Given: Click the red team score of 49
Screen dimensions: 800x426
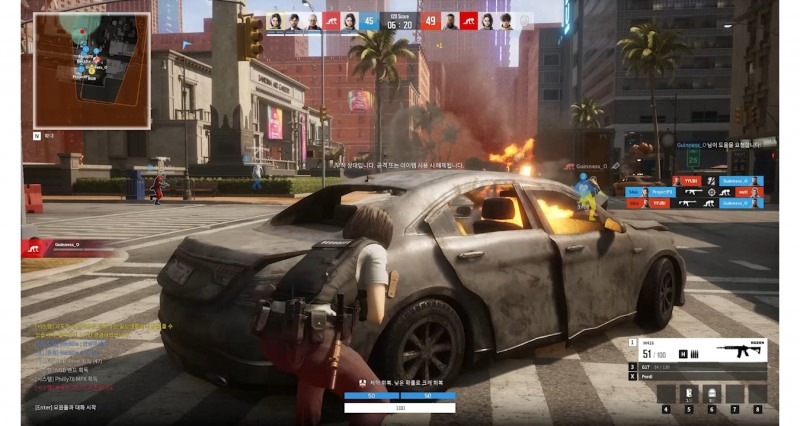Looking at the screenshot, I should tap(431, 20).
